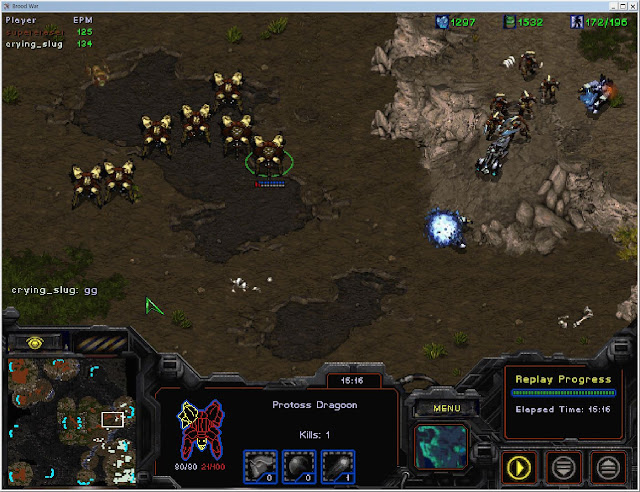
Task: Click the Brood War window title bar
Action: pos(320,5)
